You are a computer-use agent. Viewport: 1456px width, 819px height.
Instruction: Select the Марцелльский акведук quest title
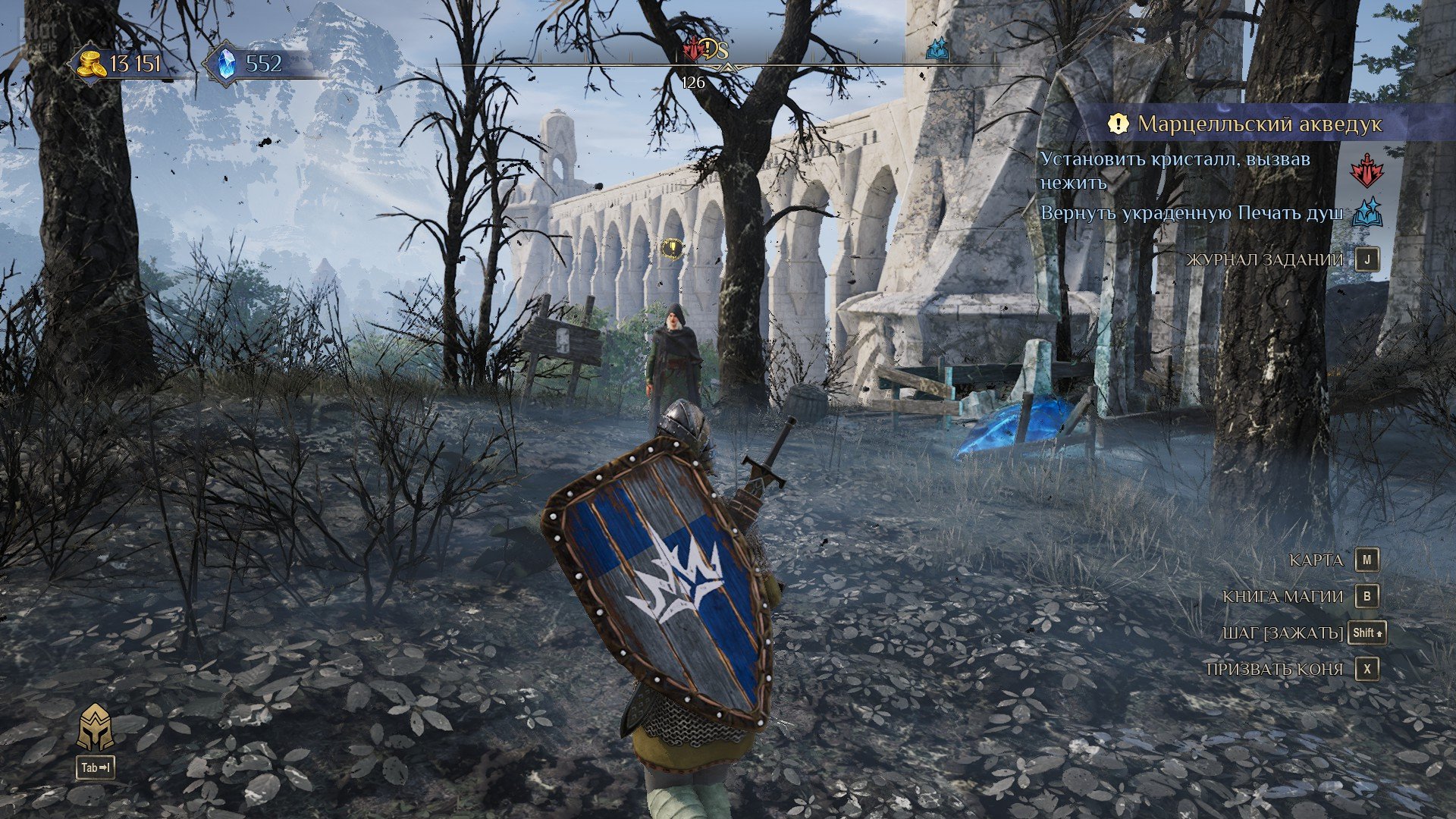(1259, 124)
